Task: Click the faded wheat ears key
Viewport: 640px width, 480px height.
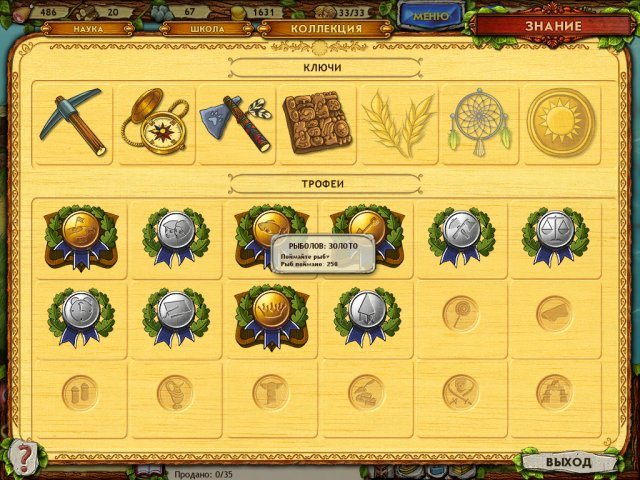Action: coord(398,123)
